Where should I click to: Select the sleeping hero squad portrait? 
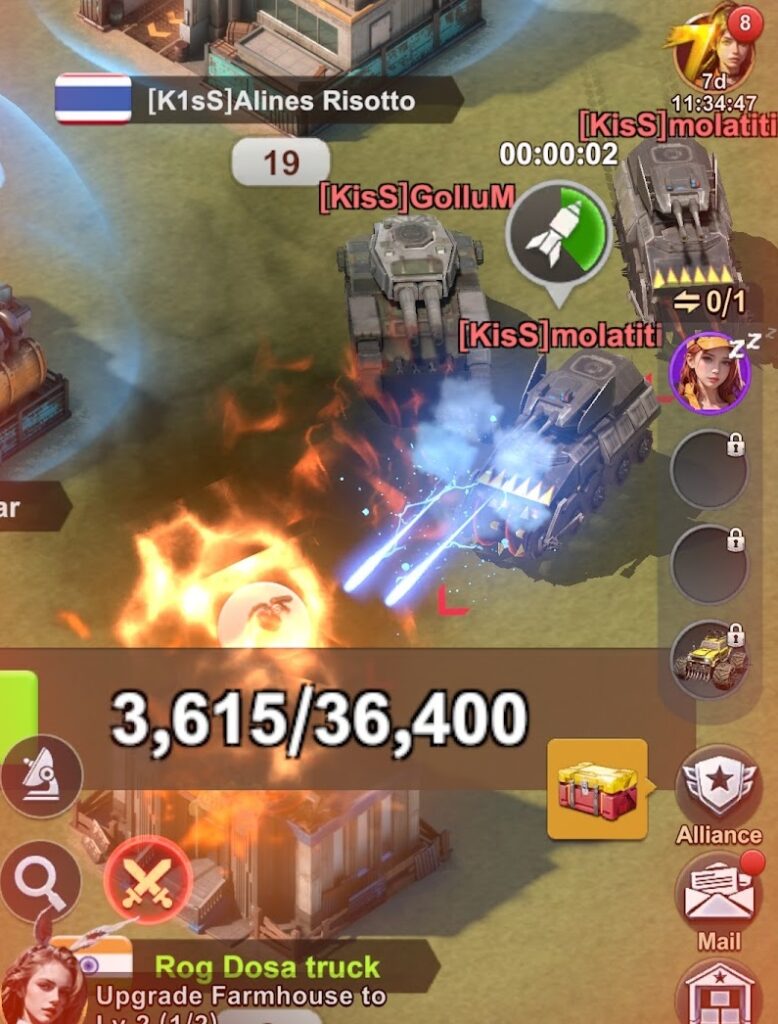[709, 373]
